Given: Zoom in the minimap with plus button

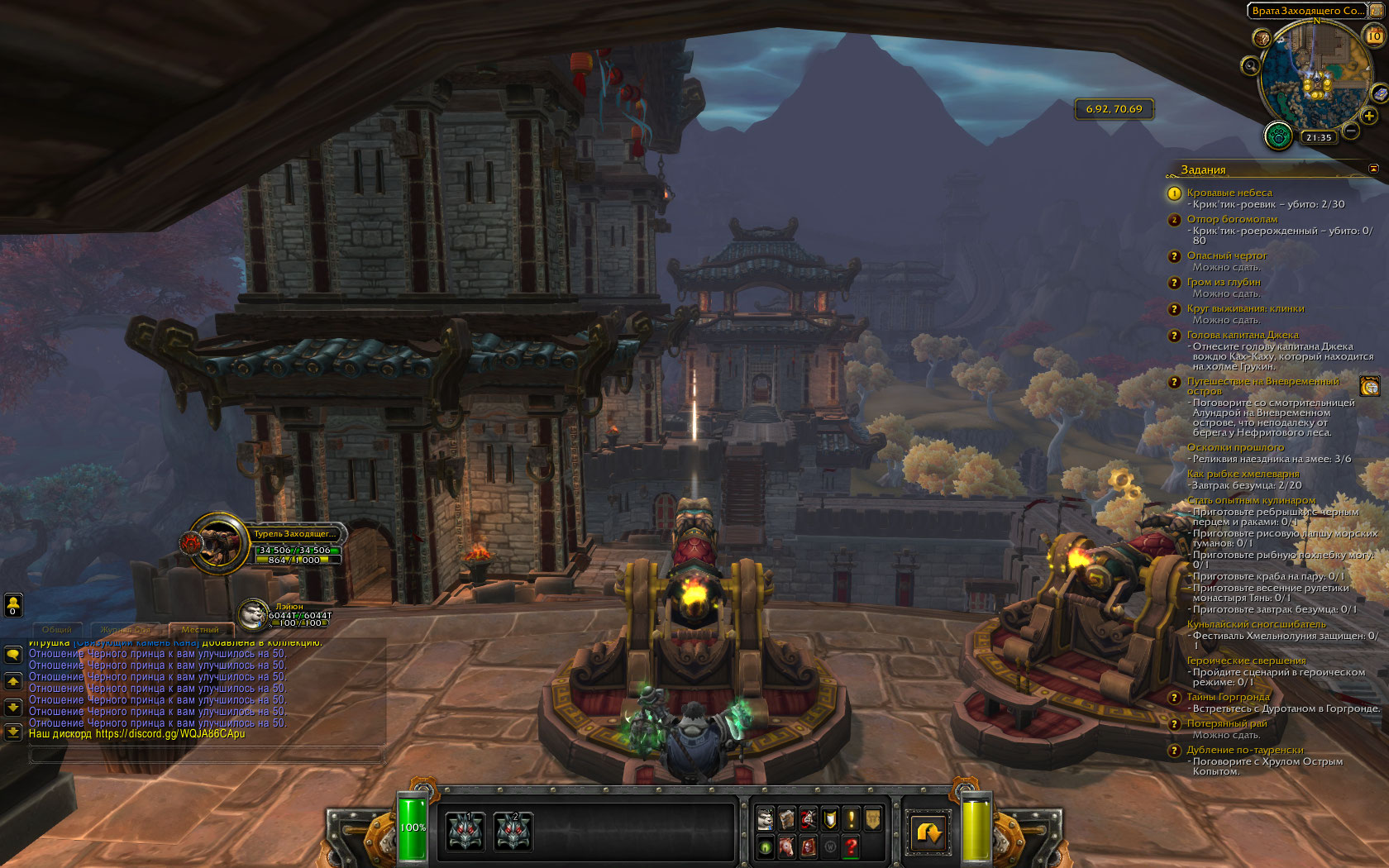Looking at the screenshot, I should pyautogui.click(x=1369, y=117).
